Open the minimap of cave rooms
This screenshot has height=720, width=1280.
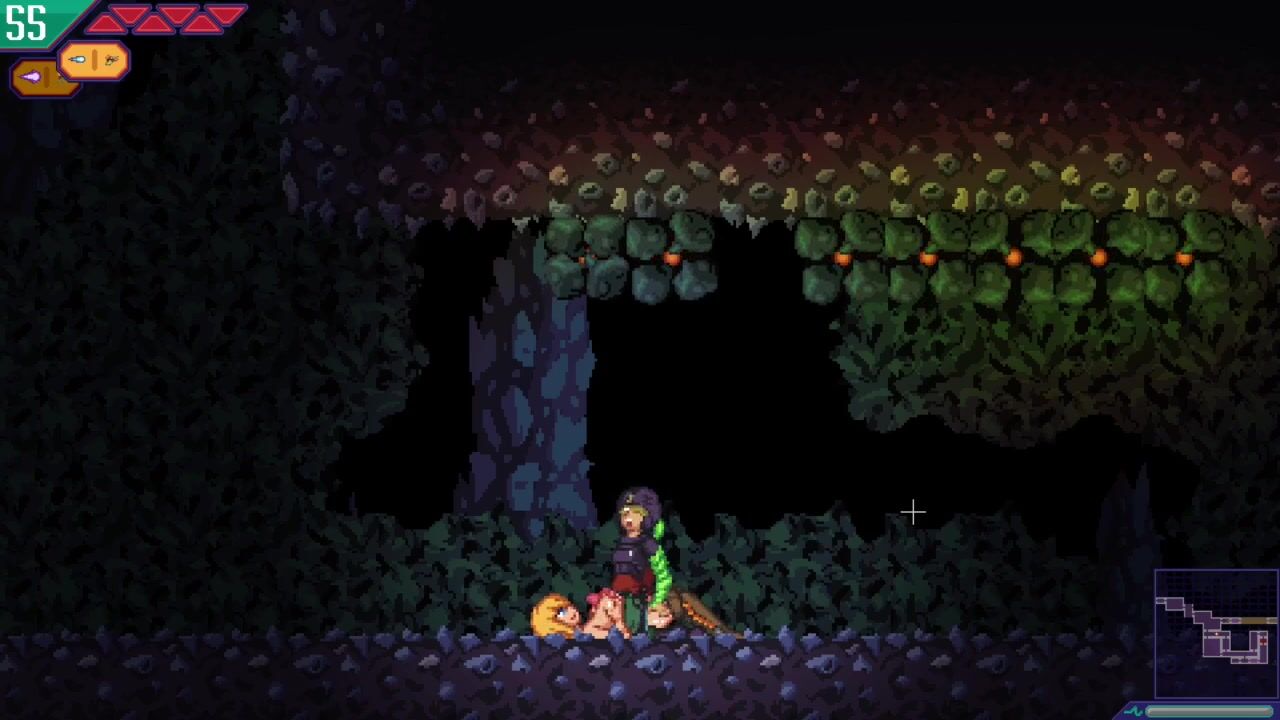point(1215,632)
